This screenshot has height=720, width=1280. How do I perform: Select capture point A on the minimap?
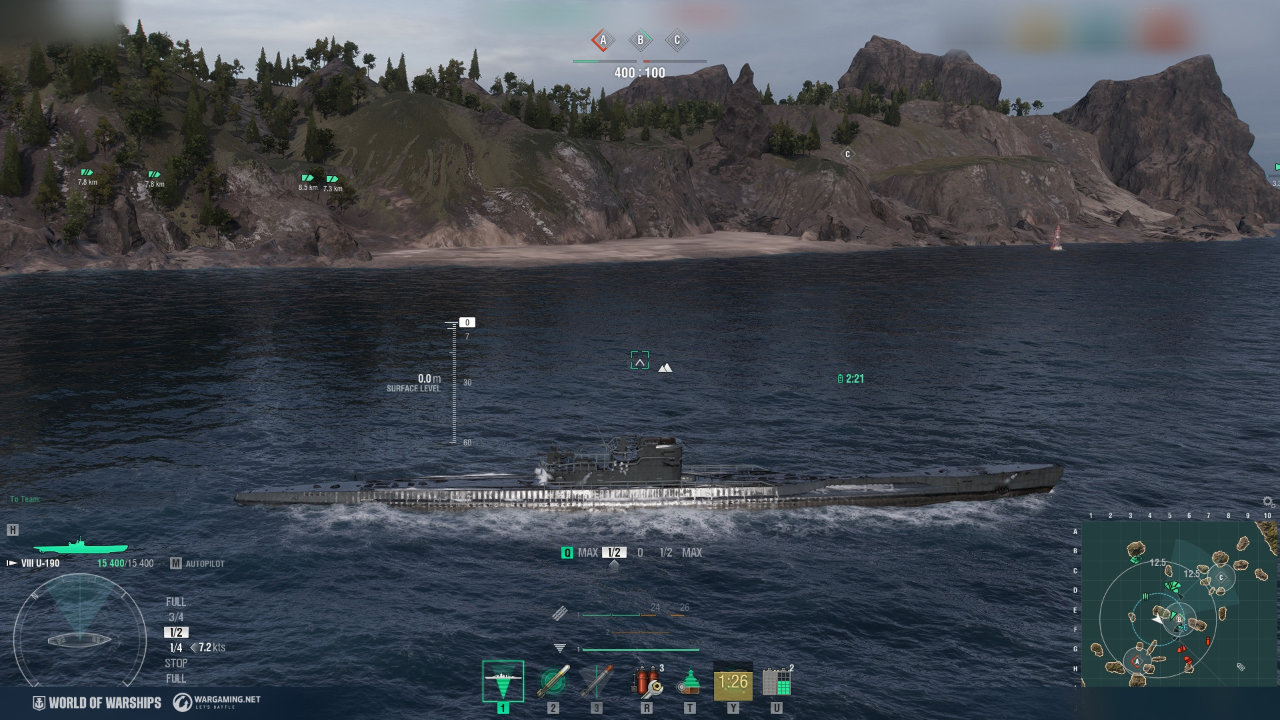pyautogui.click(x=1136, y=660)
